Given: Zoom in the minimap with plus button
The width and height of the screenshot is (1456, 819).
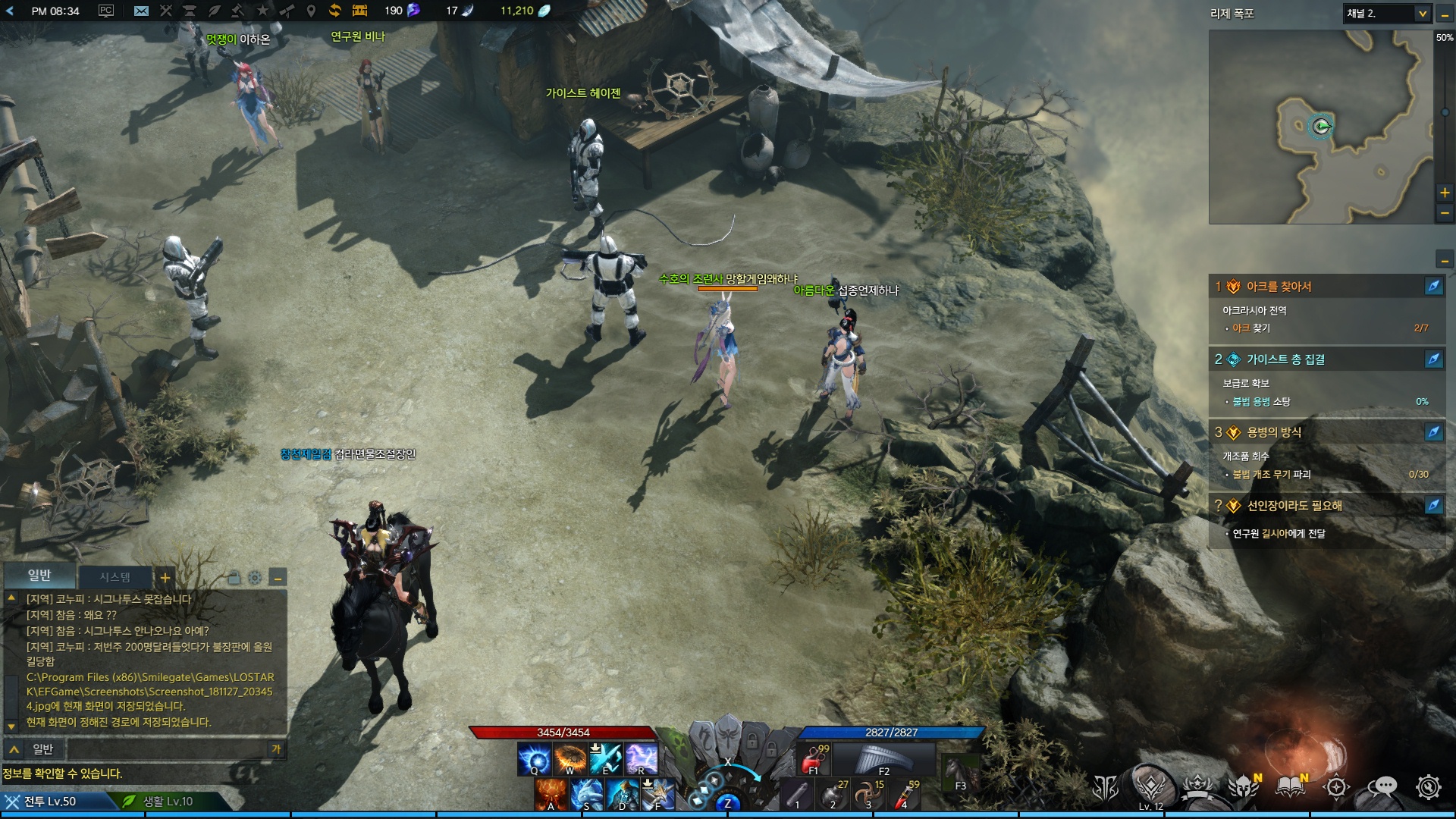Looking at the screenshot, I should pos(1445,193).
